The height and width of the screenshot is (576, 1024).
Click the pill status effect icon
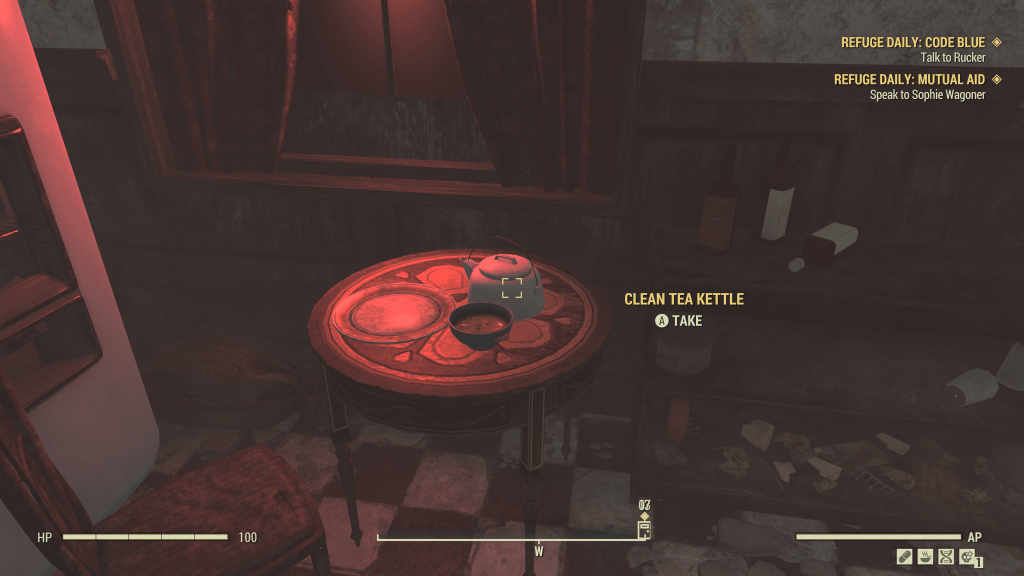905,557
